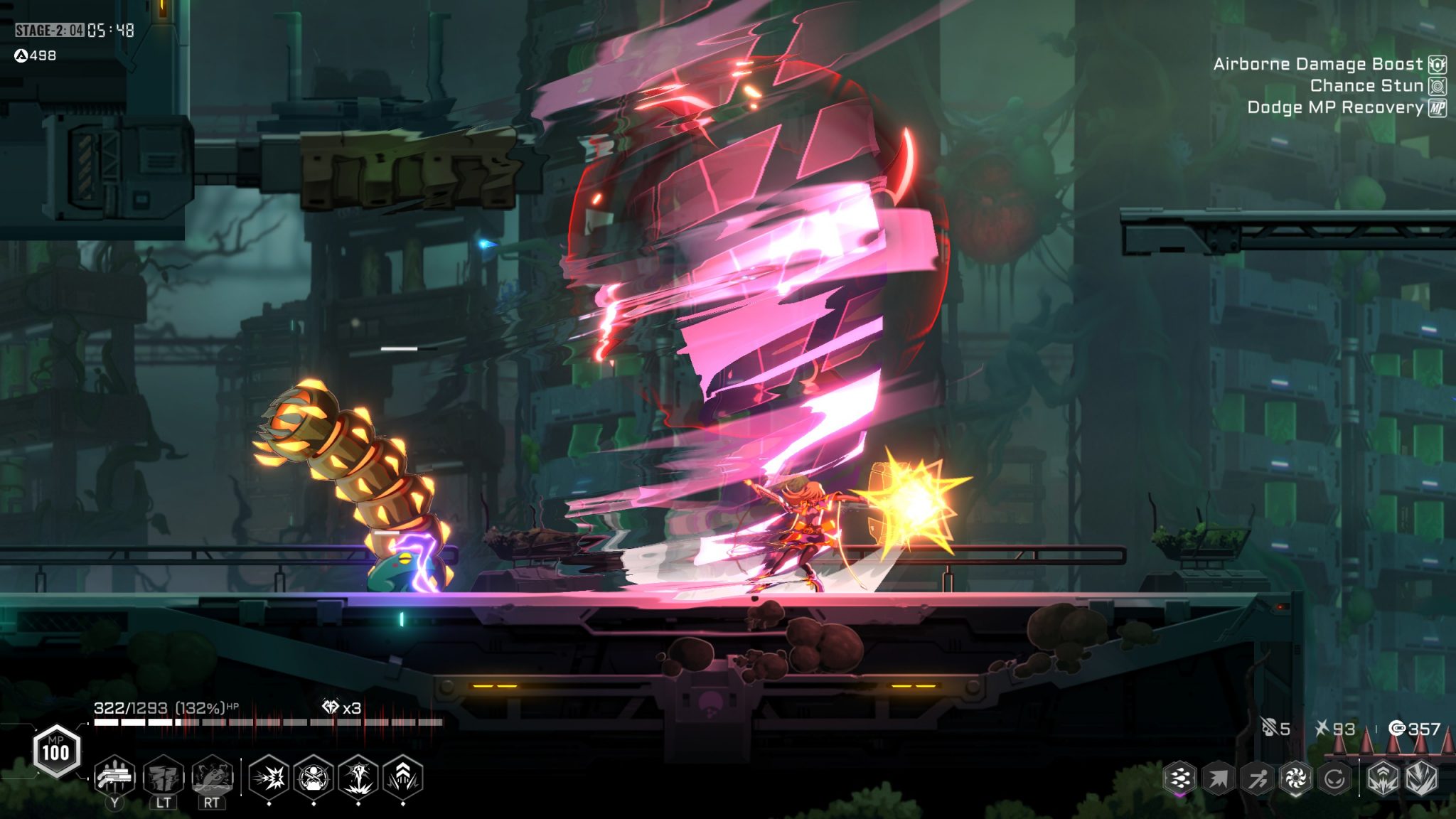The width and height of the screenshot is (1456, 819).
Task: Select the Chance Stun spiral icon
Action: tap(1438, 86)
